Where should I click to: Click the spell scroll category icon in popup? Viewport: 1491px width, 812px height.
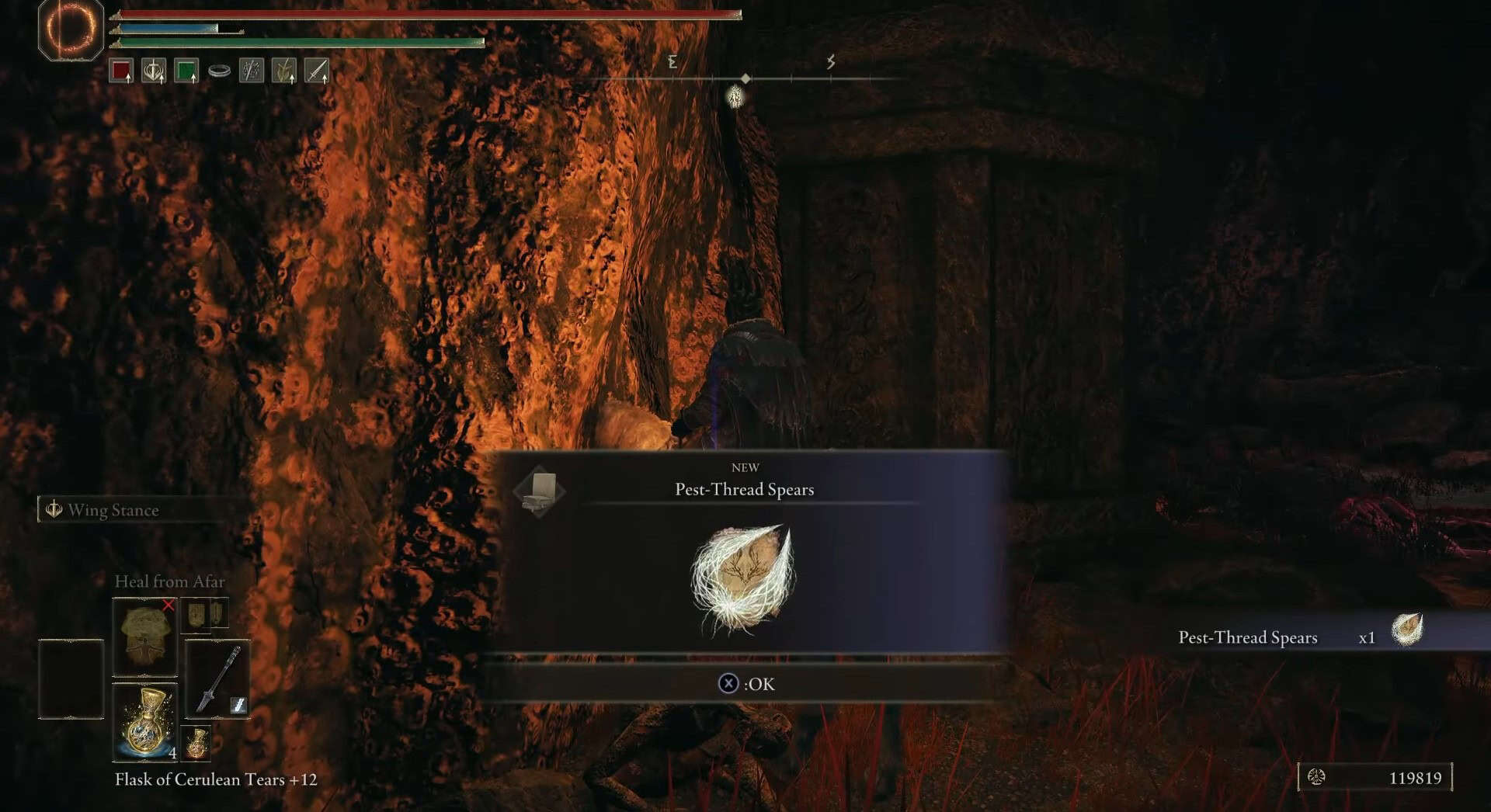click(x=539, y=491)
